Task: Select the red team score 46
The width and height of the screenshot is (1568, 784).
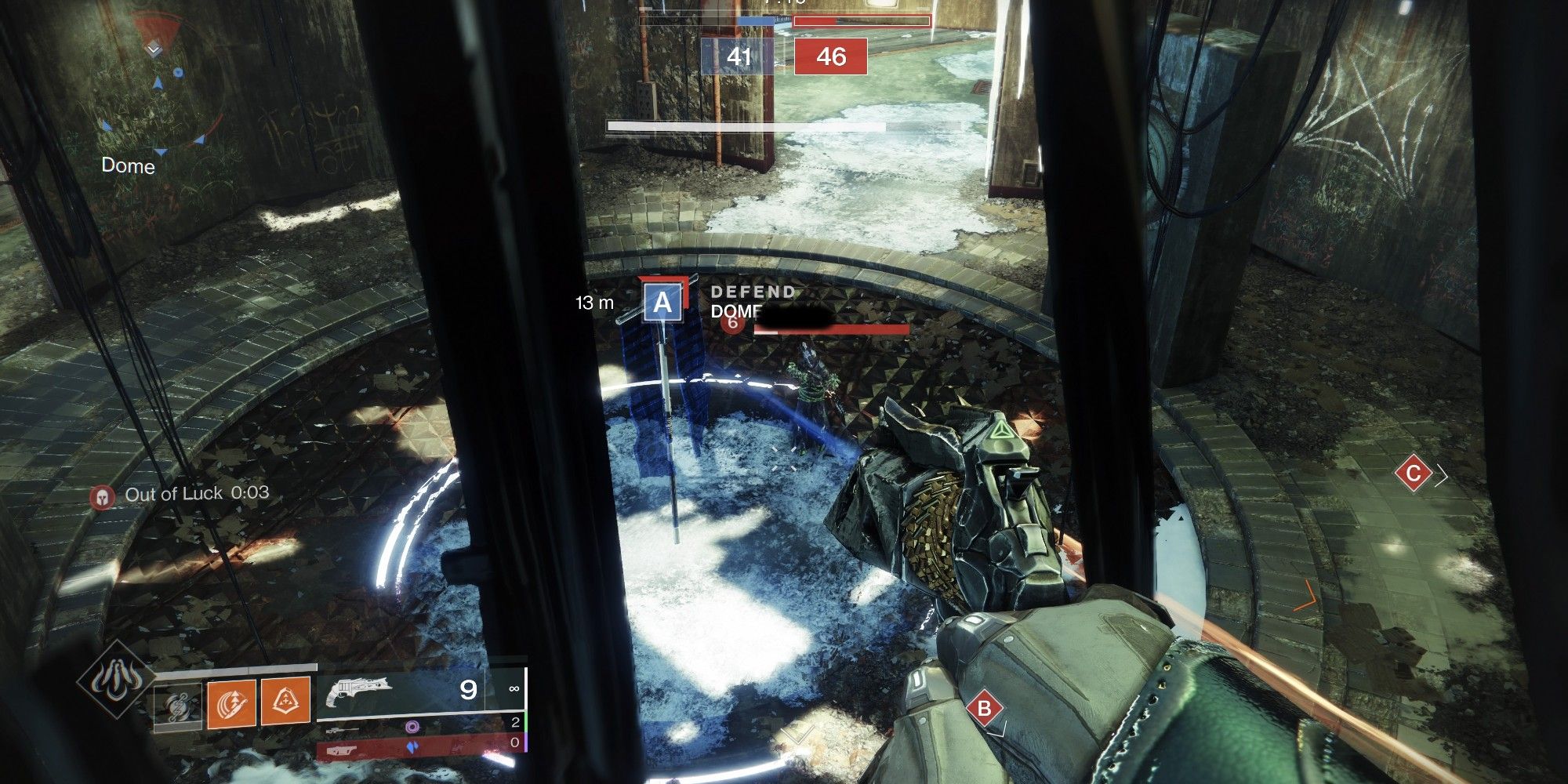Action: (x=831, y=55)
